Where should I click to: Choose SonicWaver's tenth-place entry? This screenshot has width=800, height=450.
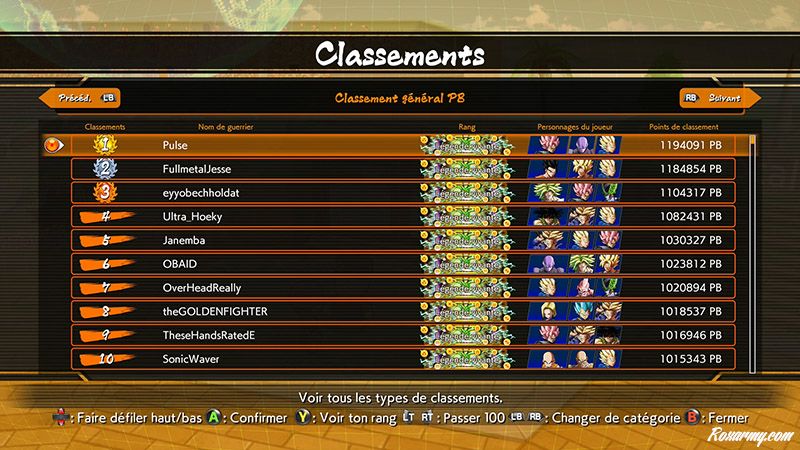click(400, 358)
